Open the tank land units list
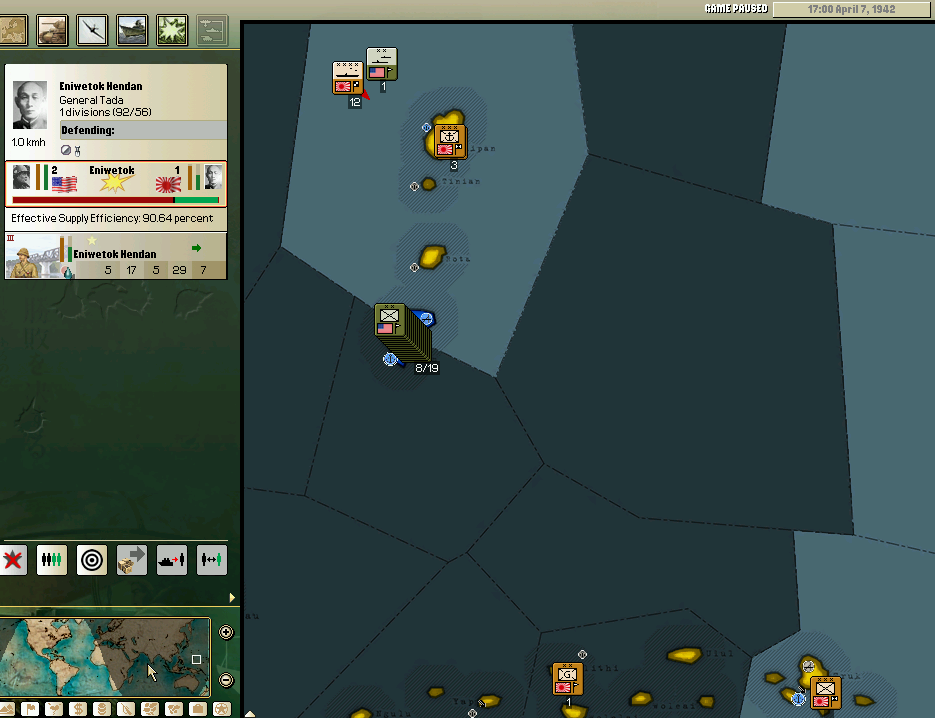This screenshot has width=935, height=718. (52, 29)
